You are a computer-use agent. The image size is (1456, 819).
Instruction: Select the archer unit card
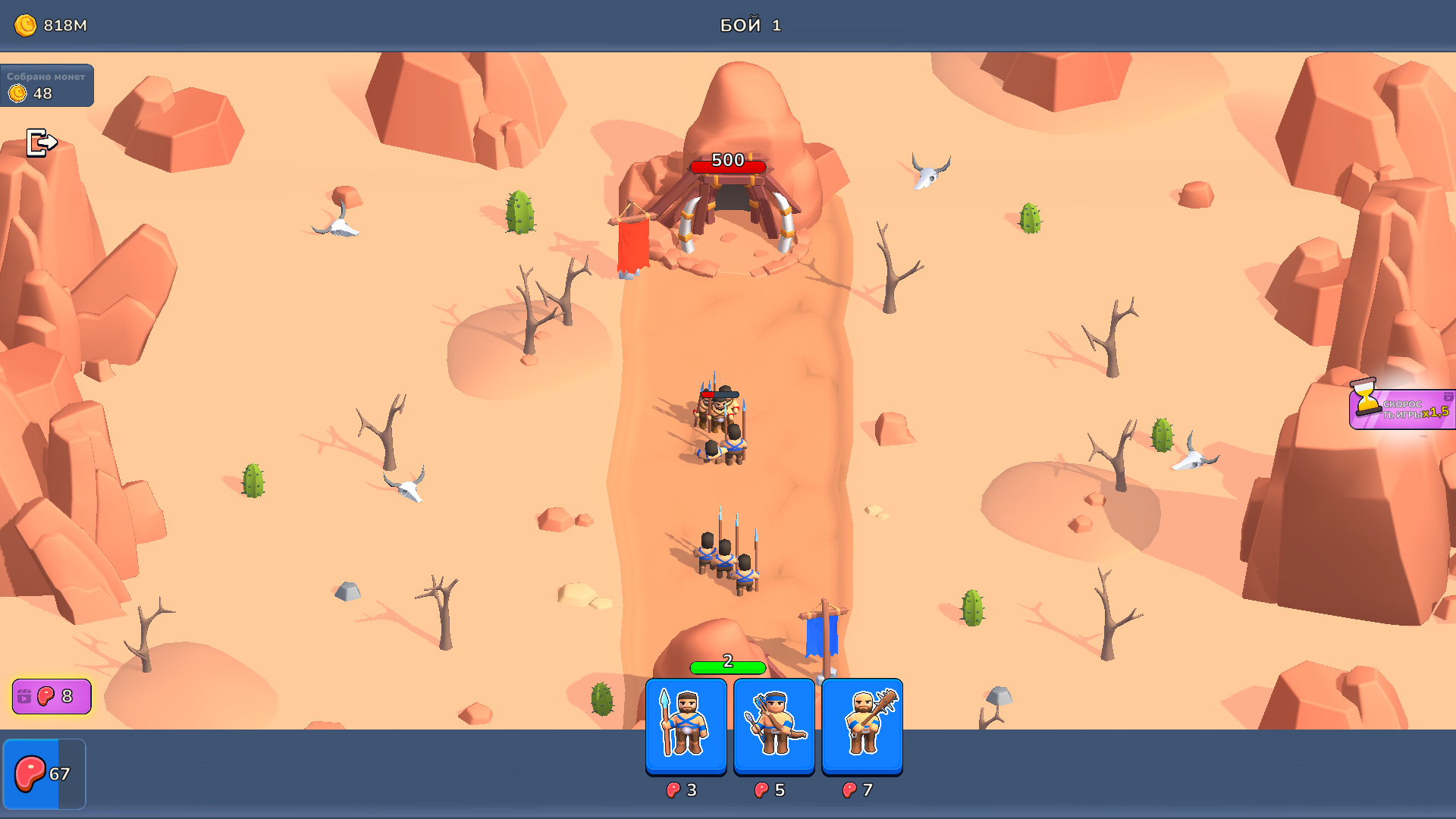pyautogui.click(x=774, y=726)
